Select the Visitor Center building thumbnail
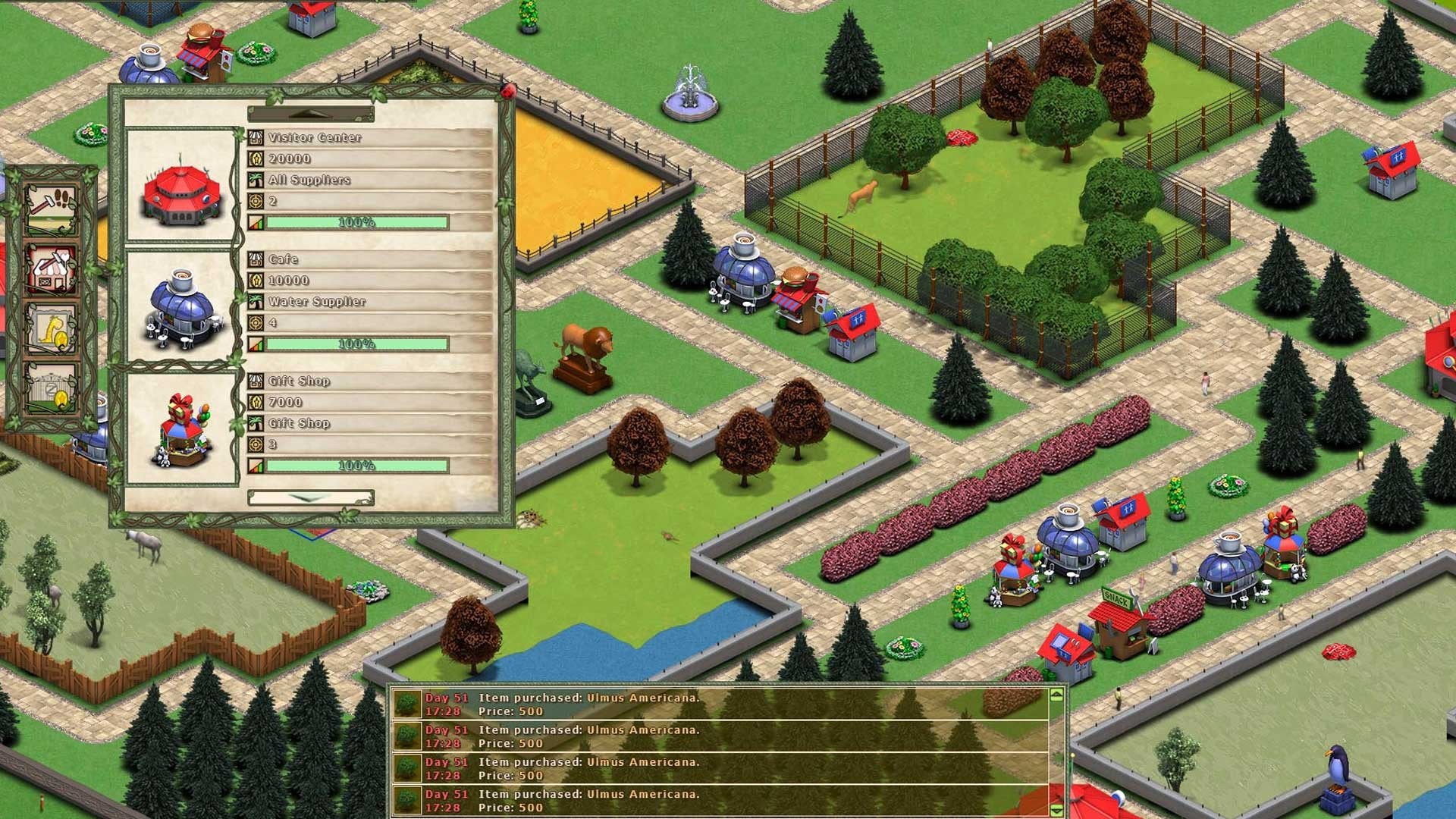The height and width of the screenshot is (819, 1456). coord(181,187)
